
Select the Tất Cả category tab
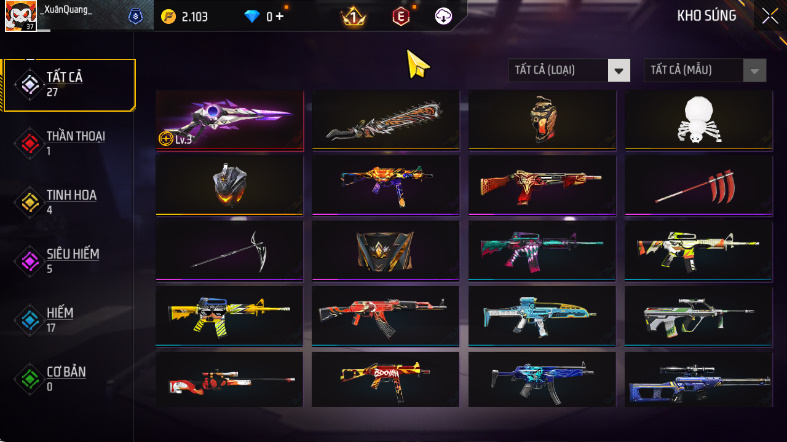68,85
